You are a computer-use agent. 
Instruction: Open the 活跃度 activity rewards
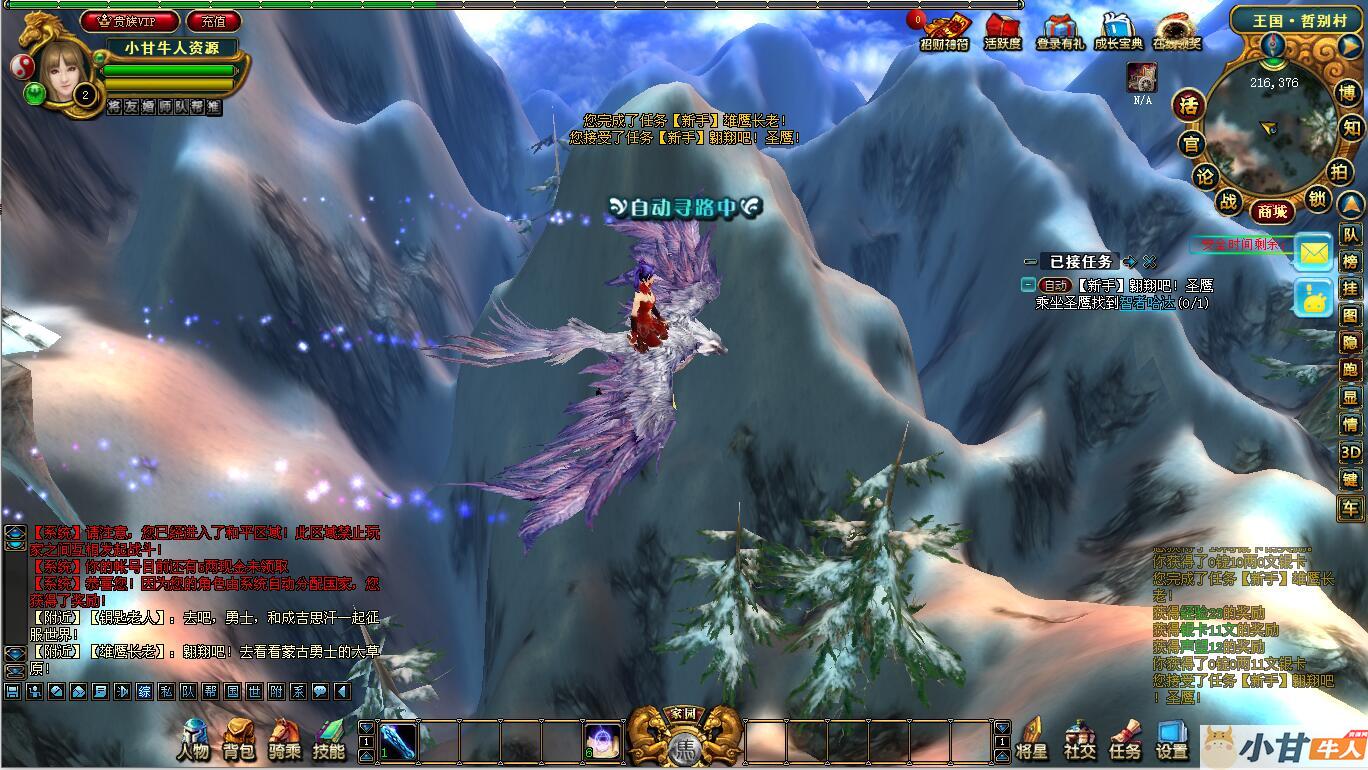pos(1002,32)
